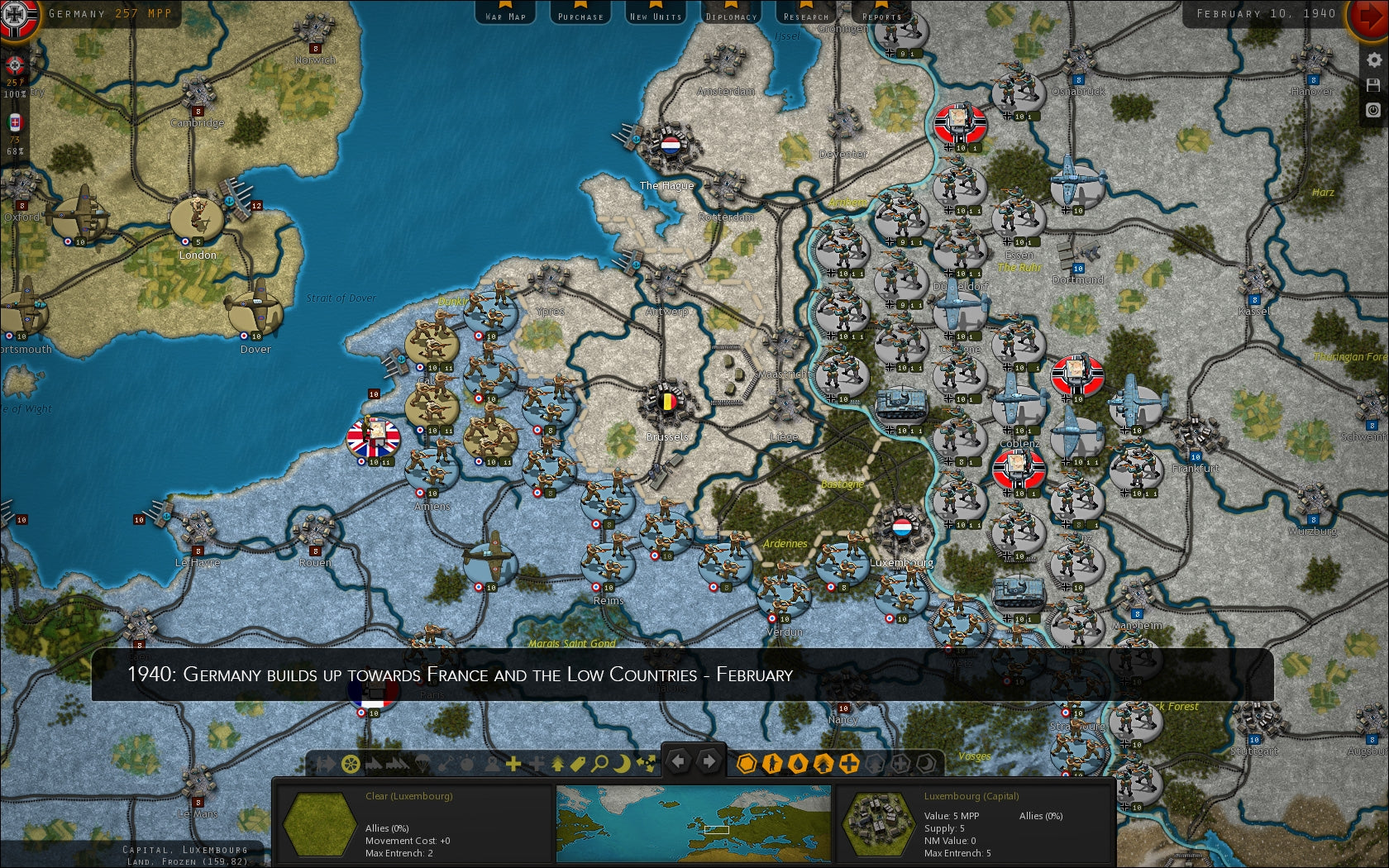Open the Diplomacy menu
The width and height of the screenshot is (1389, 868).
click(x=730, y=13)
